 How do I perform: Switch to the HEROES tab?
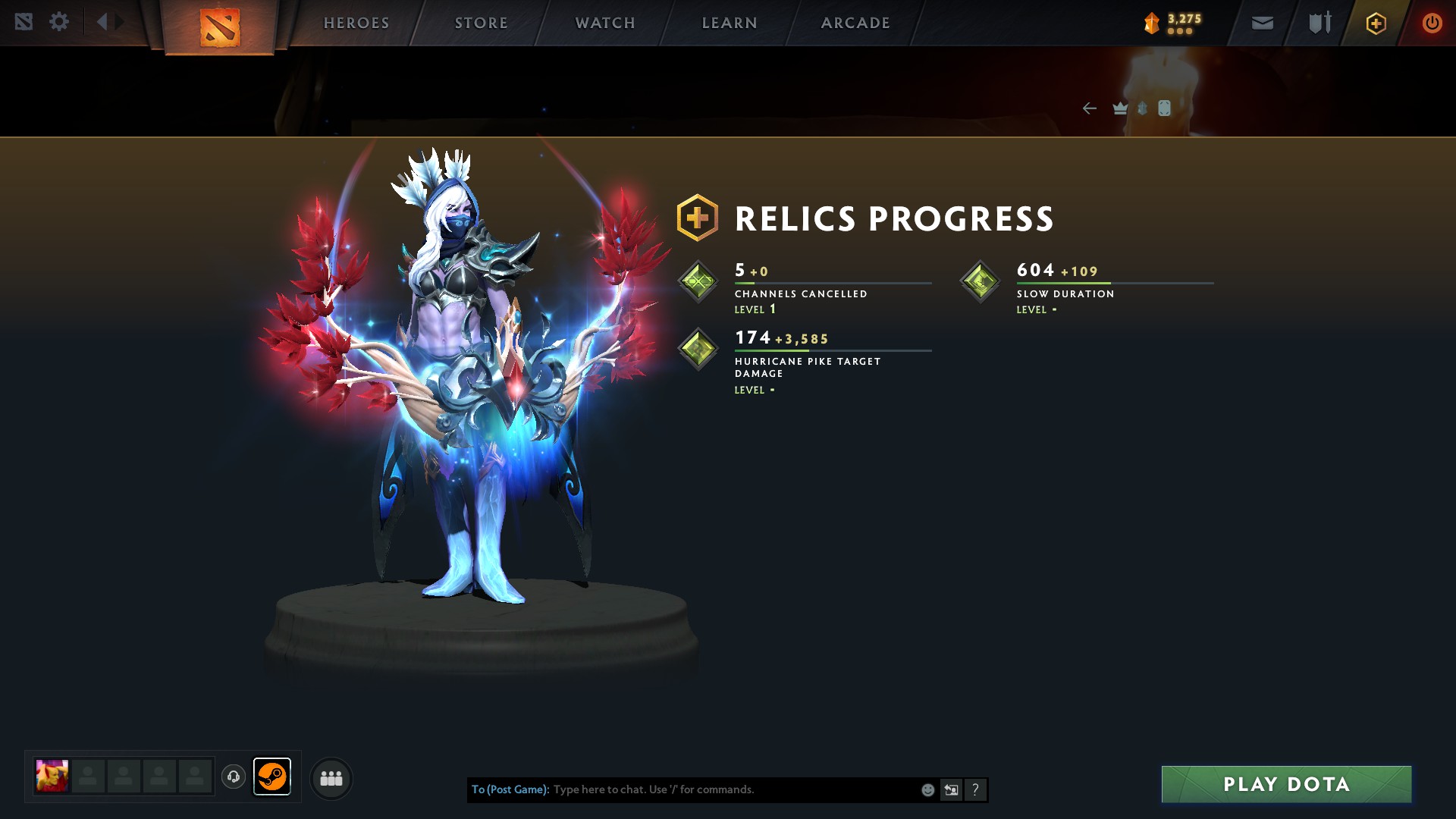tap(356, 22)
